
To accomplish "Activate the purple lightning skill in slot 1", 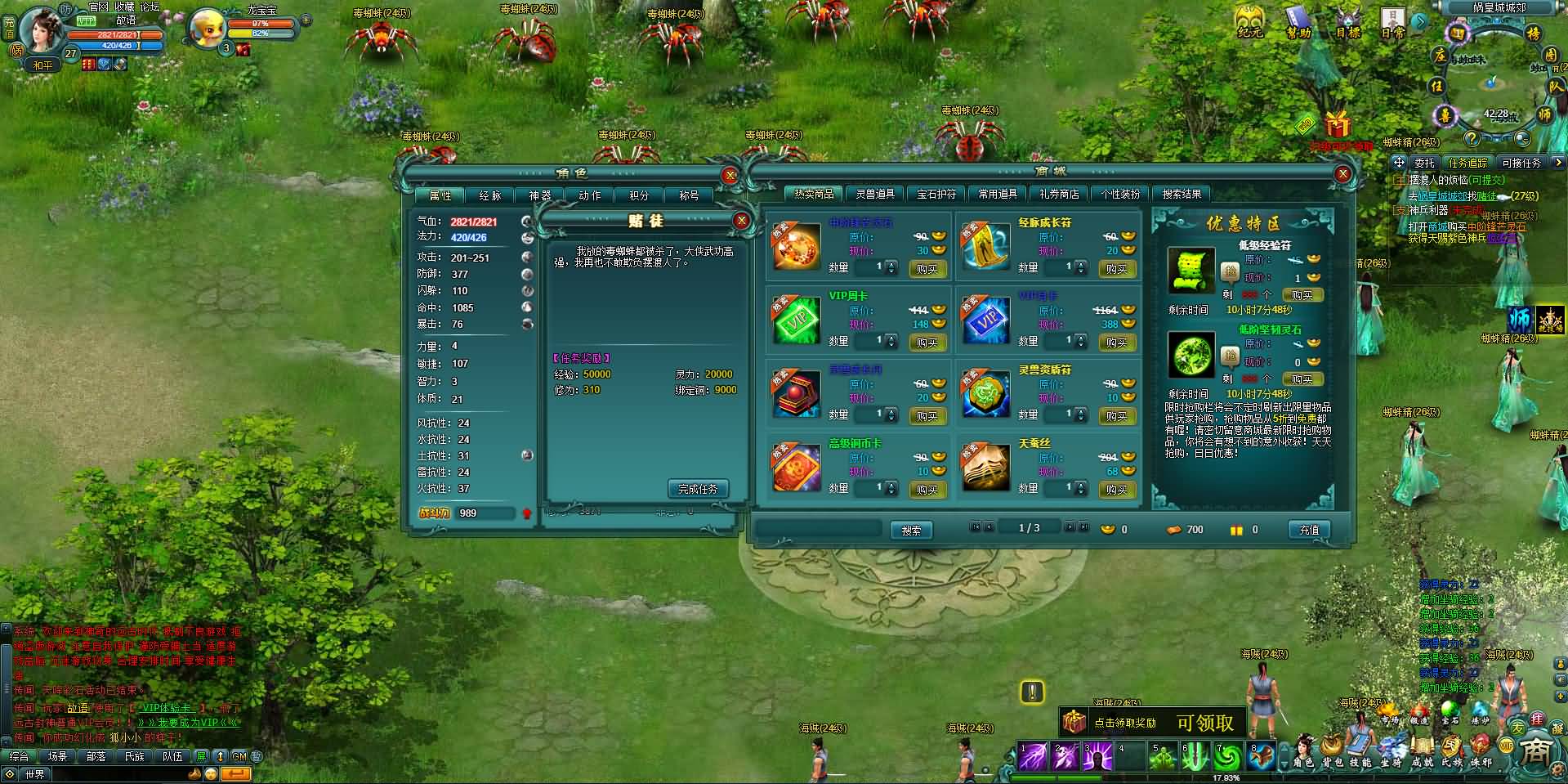I will [1033, 756].
